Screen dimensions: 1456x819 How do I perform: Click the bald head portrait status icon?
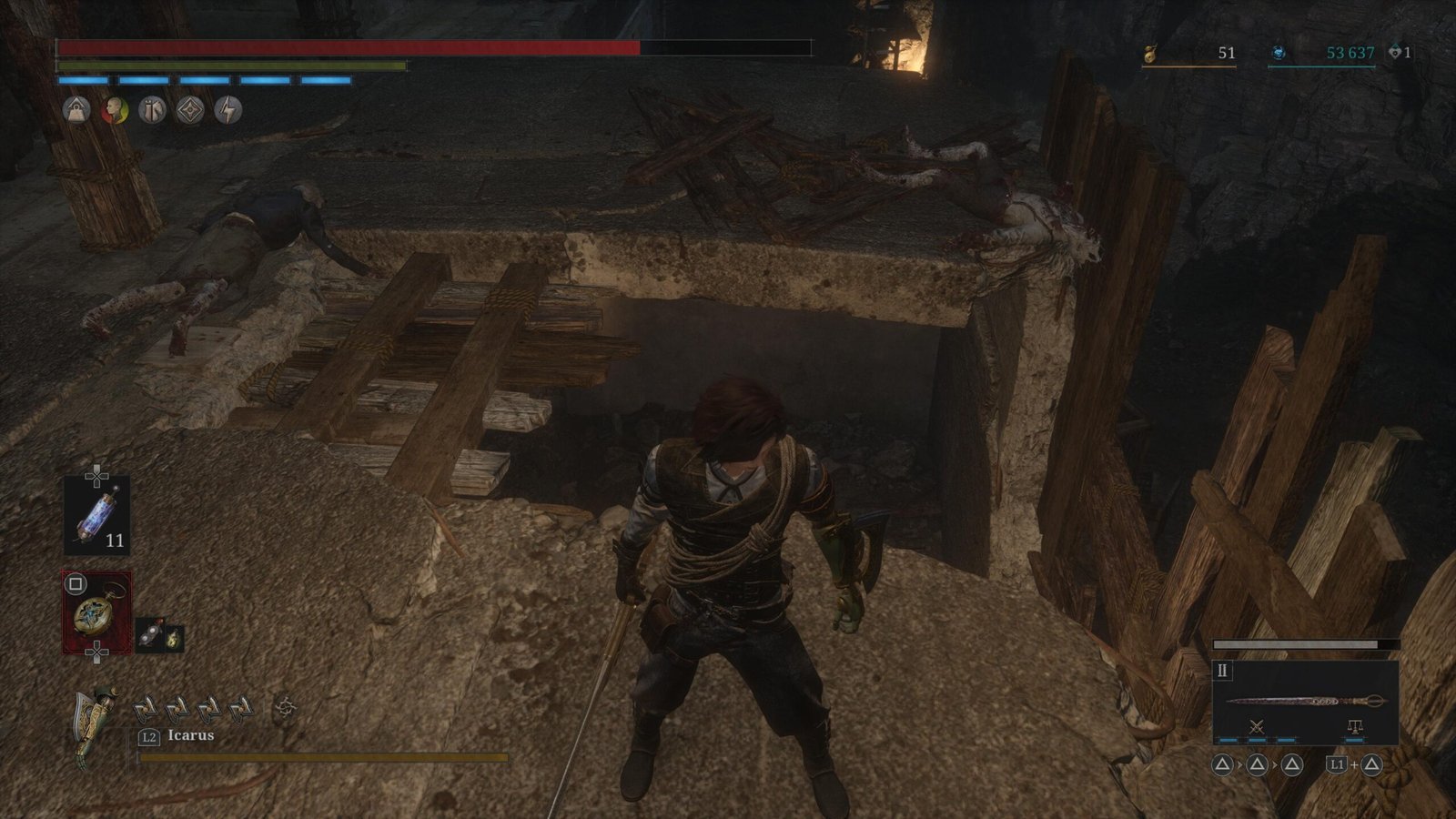tap(115, 111)
